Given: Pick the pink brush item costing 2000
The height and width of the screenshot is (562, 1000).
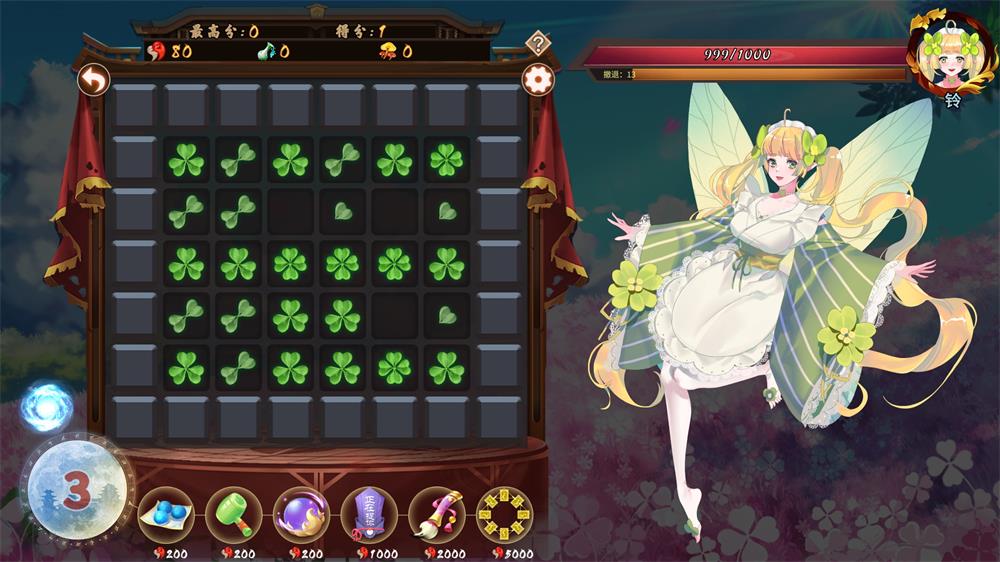Looking at the screenshot, I should (437, 514).
